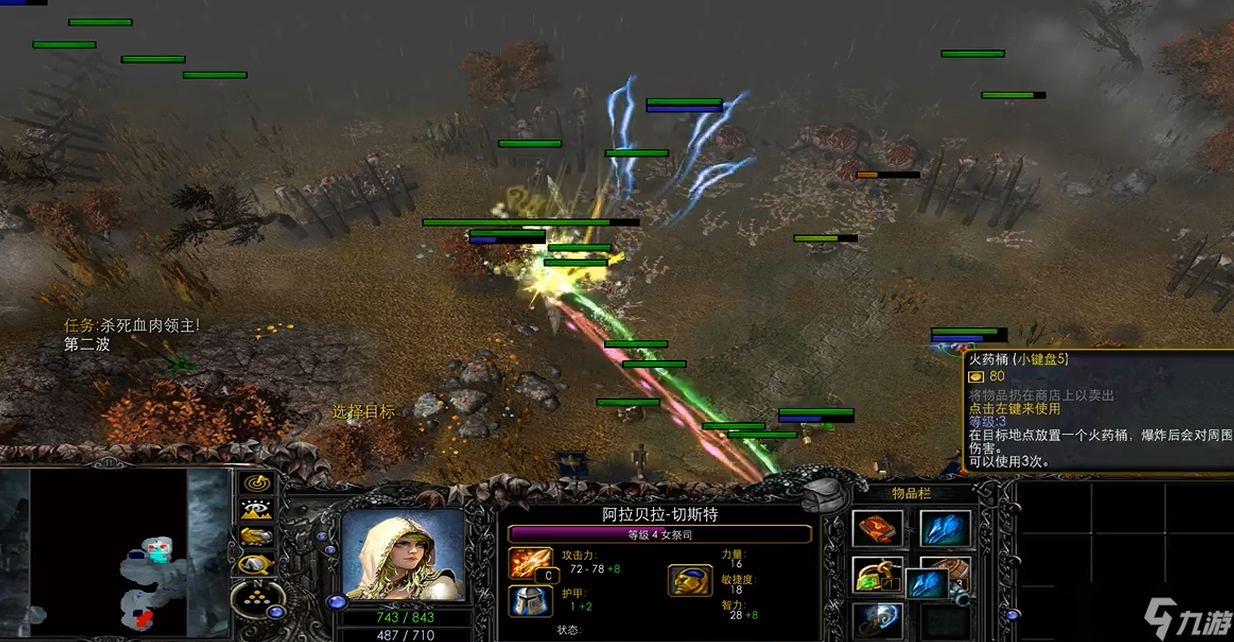Use the red spellbook inventory item
The height and width of the screenshot is (642, 1234).
tap(877, 528)
